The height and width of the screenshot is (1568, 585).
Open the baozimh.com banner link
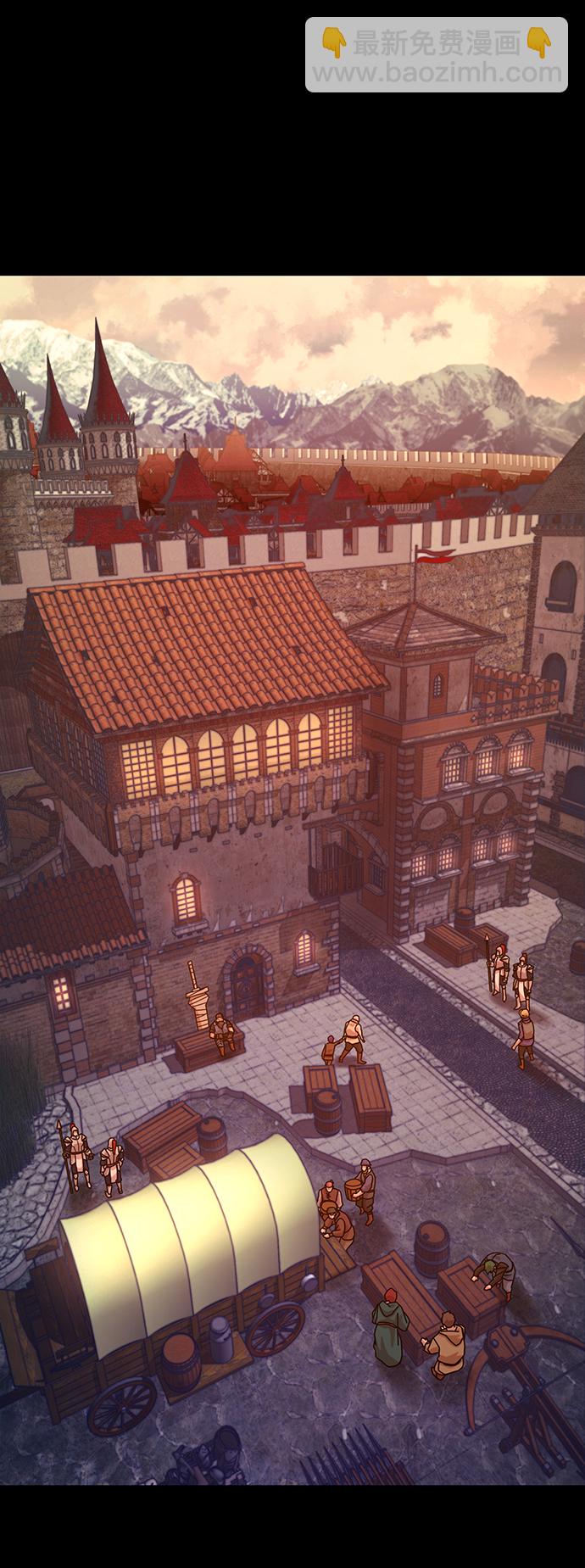point(437,56)
